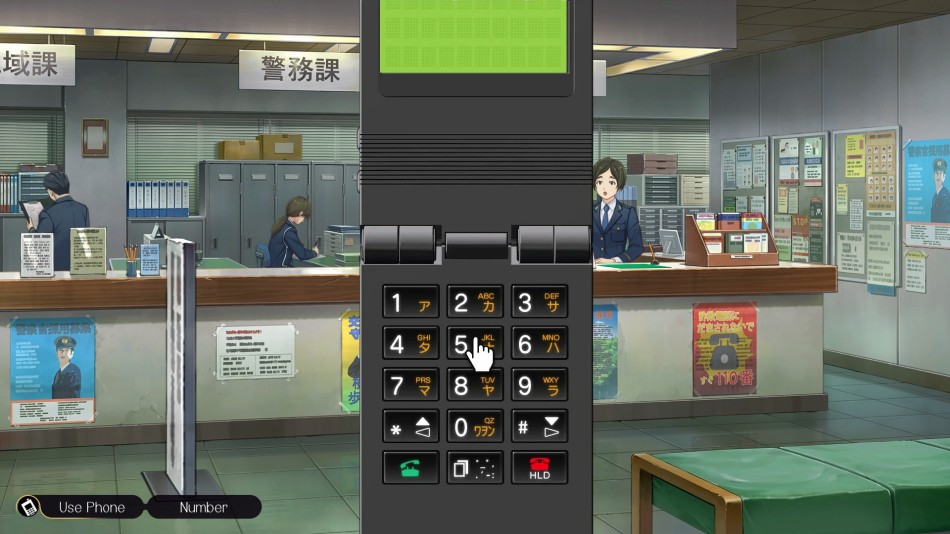950x534 pixels.
Task: Enter digit 3 on the keypad
Action: coord(539,303)
